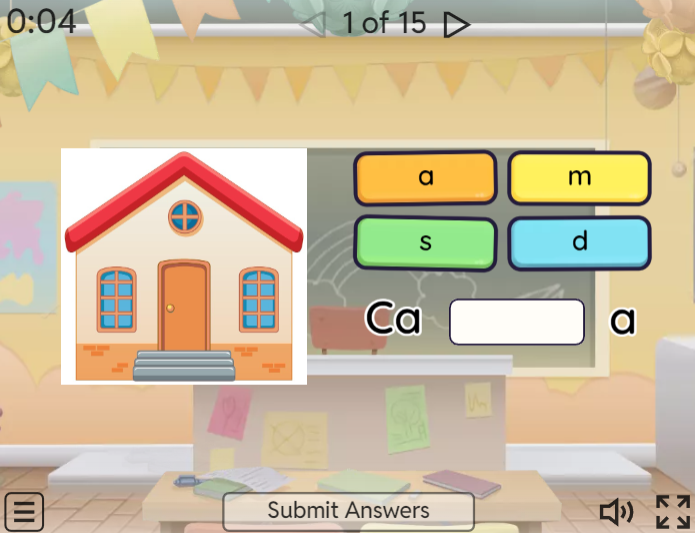Select the orange letter 'a' tile

click(425, 178)
